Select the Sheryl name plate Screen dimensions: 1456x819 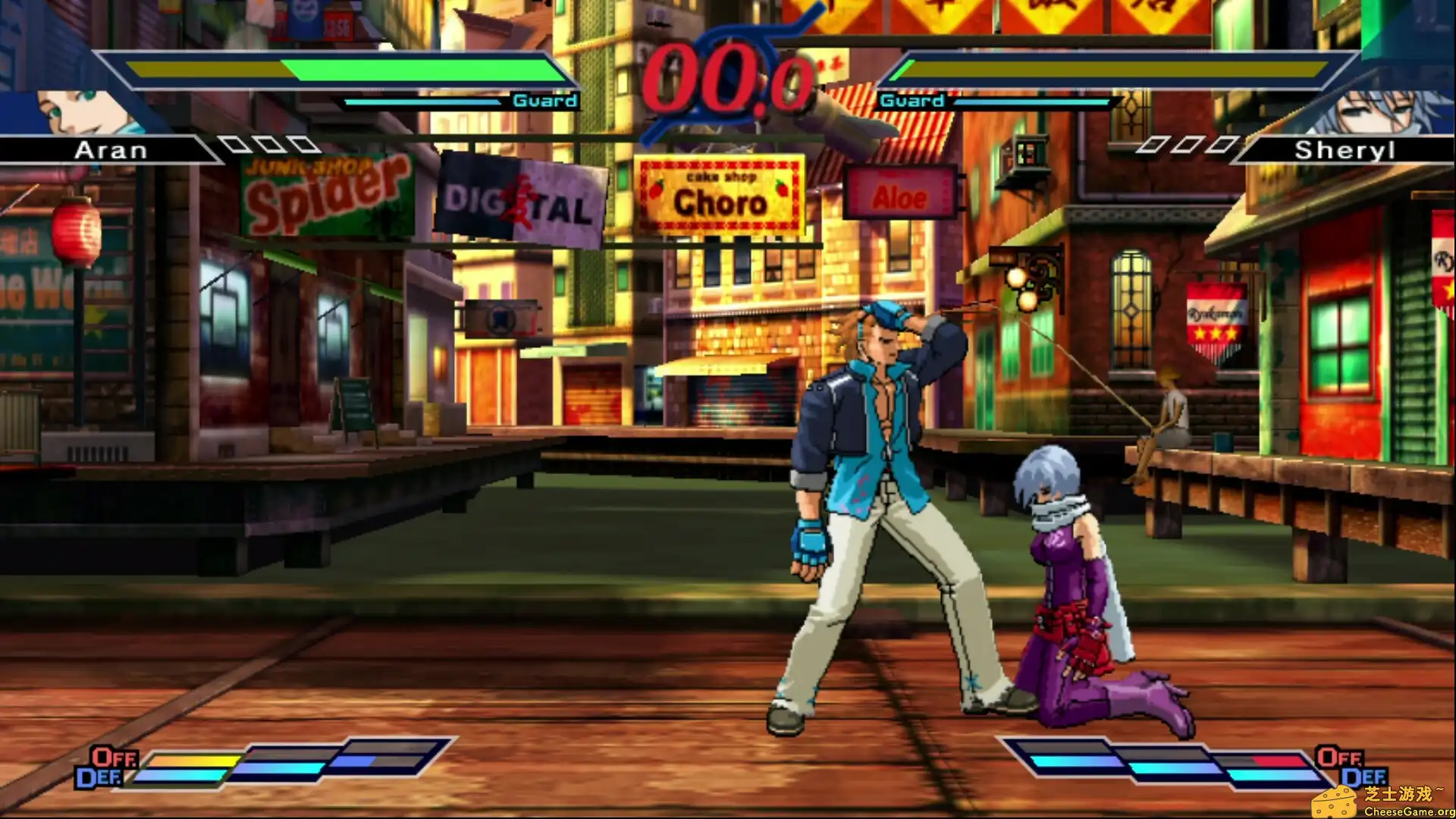(1345, 149)
